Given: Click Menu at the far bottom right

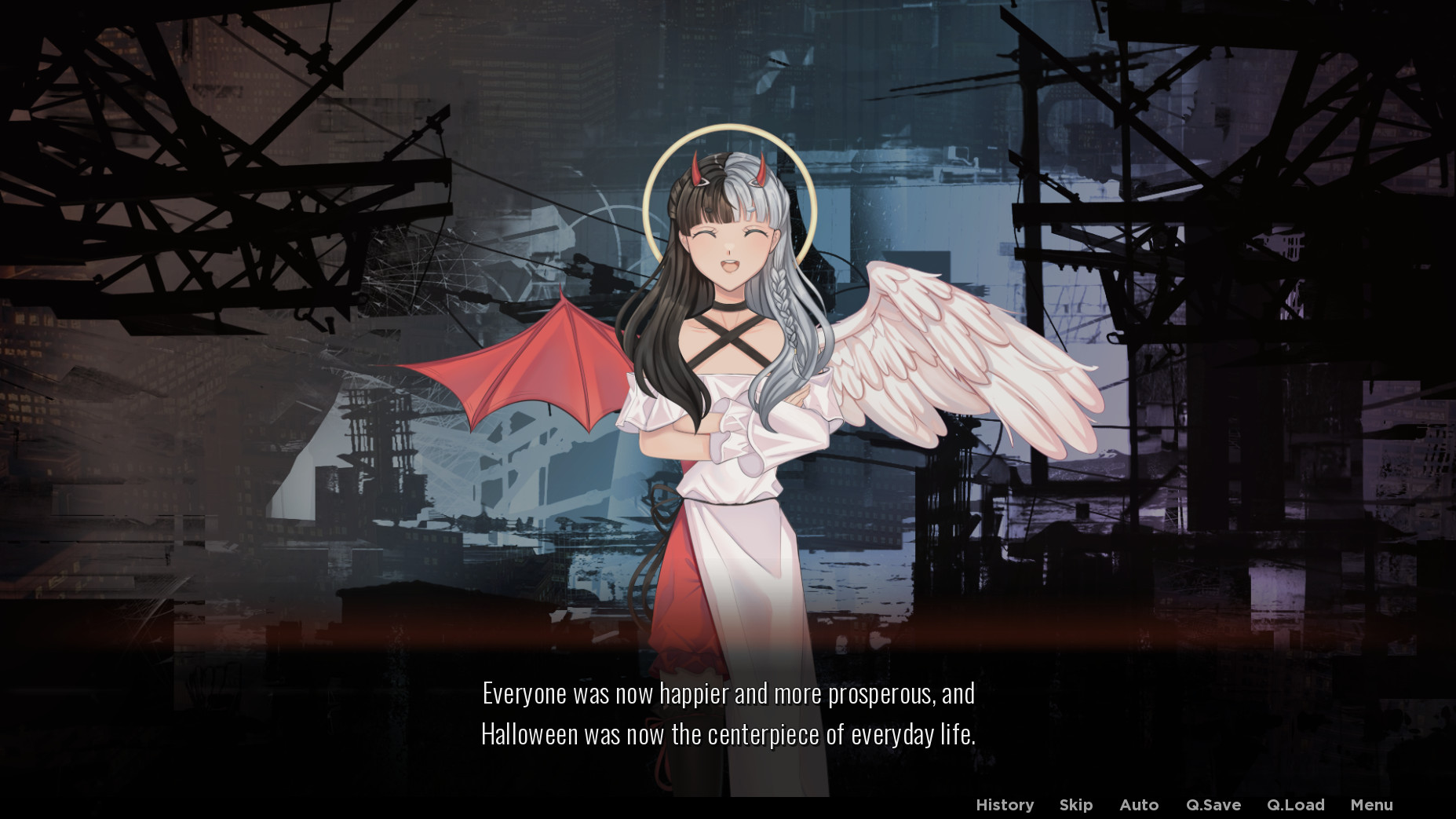Looking at the screenshot, I should pyautogui.click(x=1370, y=805).
